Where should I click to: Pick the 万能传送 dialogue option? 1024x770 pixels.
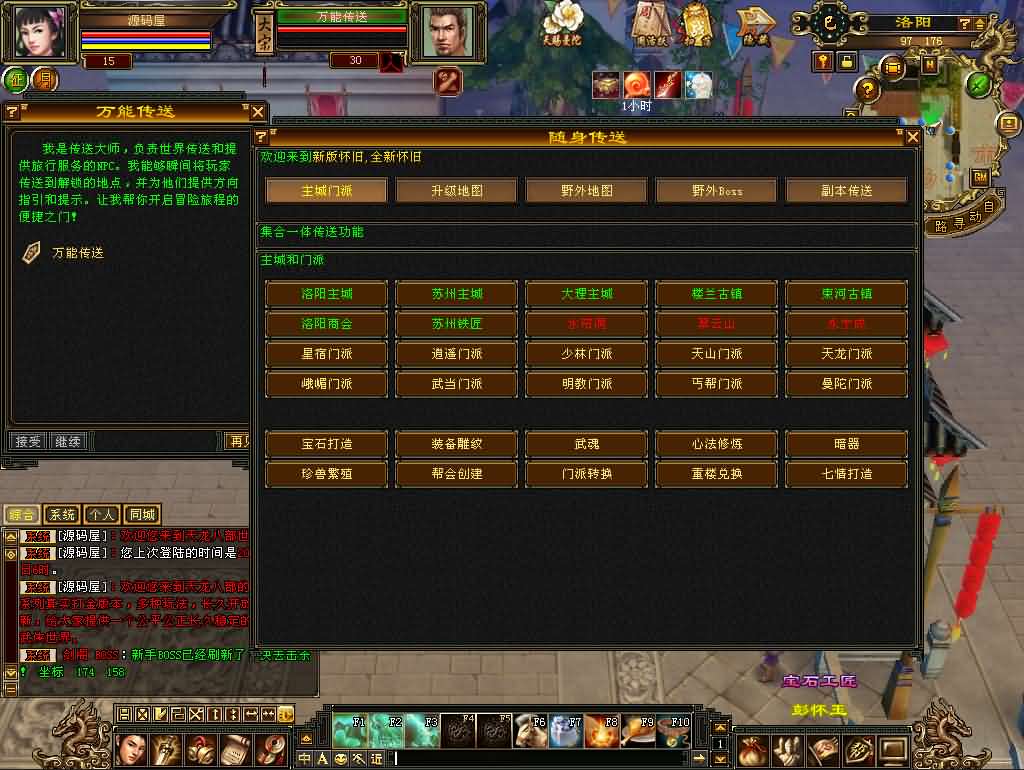pyautogui.click(x=77, y=253)
